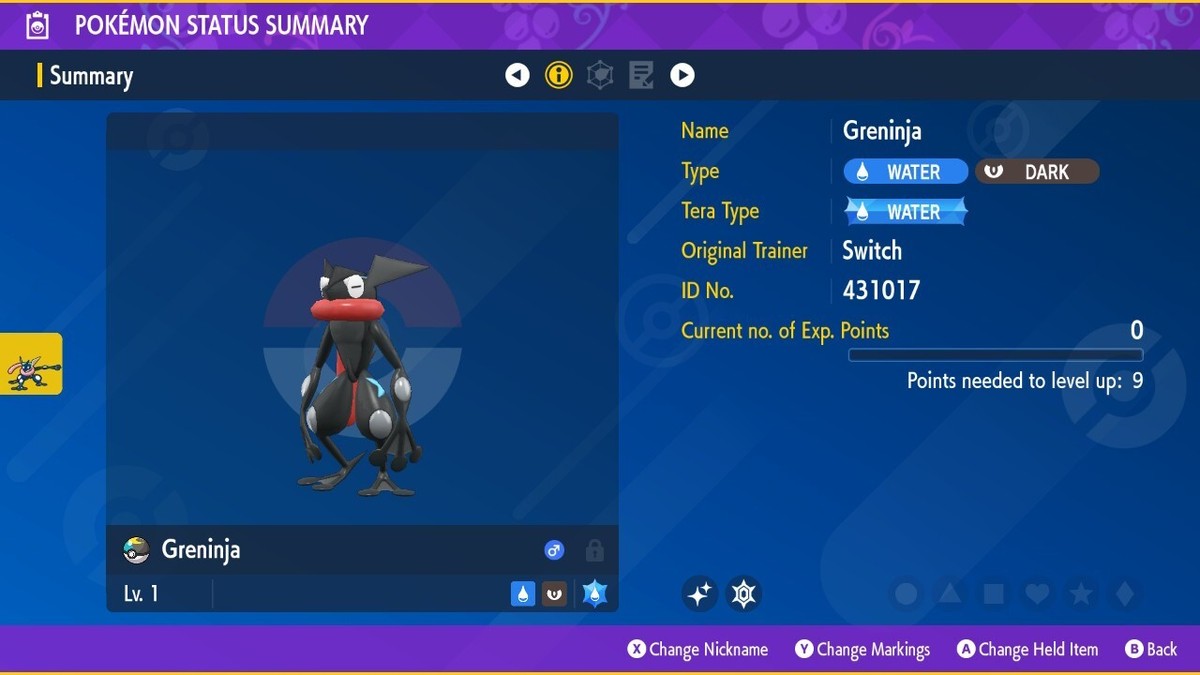Image resolution: width=1200 pixels, height=675 pixels.
Task: Choose Change Nickname at the bottom
Action: click(x=698, y=649)
